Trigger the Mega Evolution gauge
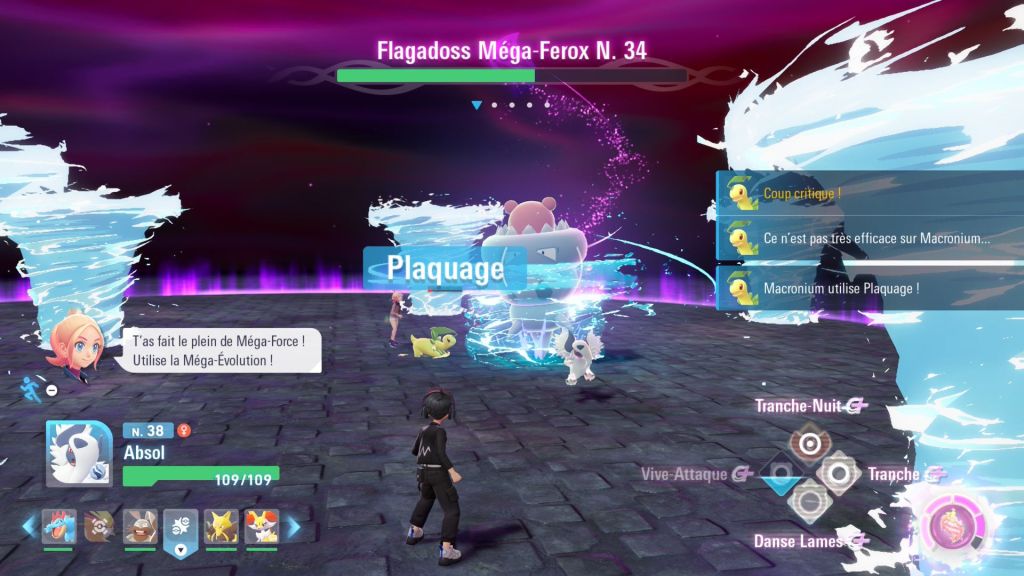 click(x=945, y=524)
